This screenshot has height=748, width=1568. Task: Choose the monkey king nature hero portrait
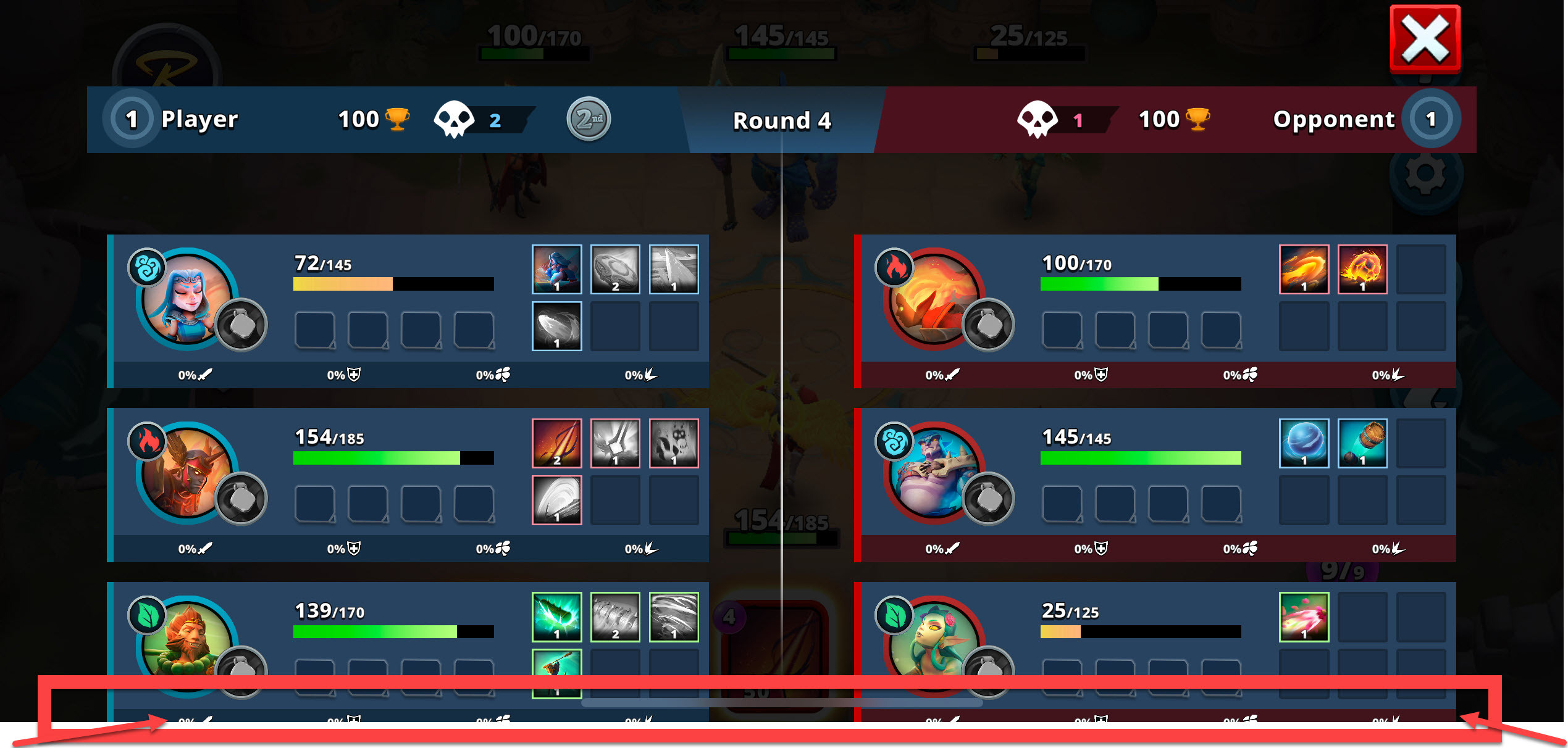point(187,642)
